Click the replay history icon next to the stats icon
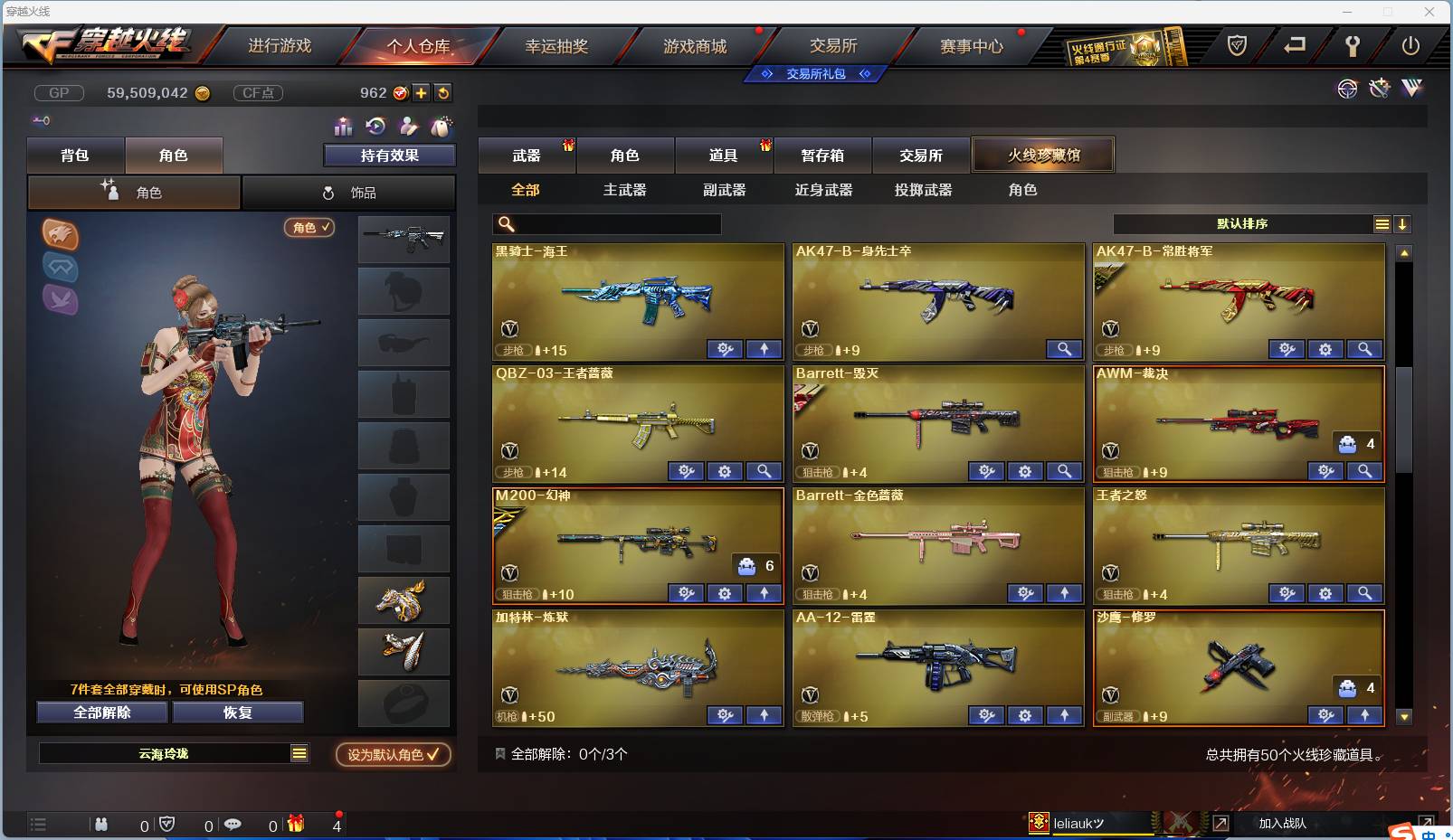Viewport: 1453px width, 840px height. tap(375, 127)
